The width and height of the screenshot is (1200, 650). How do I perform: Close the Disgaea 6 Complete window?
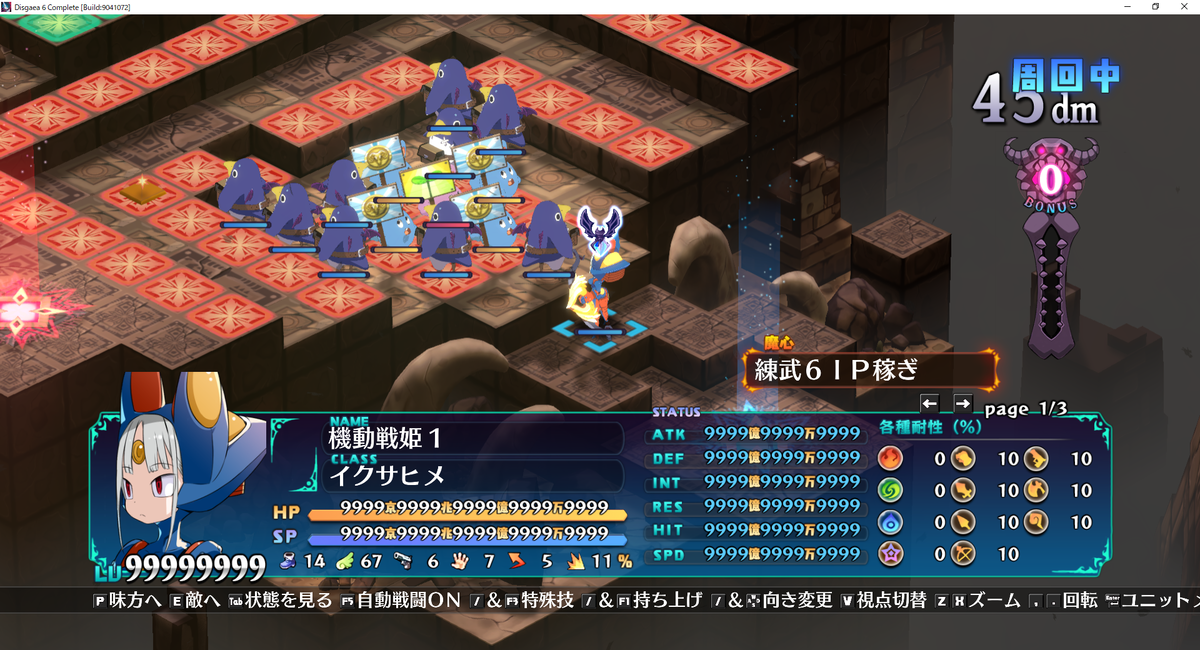(1184, 7)
